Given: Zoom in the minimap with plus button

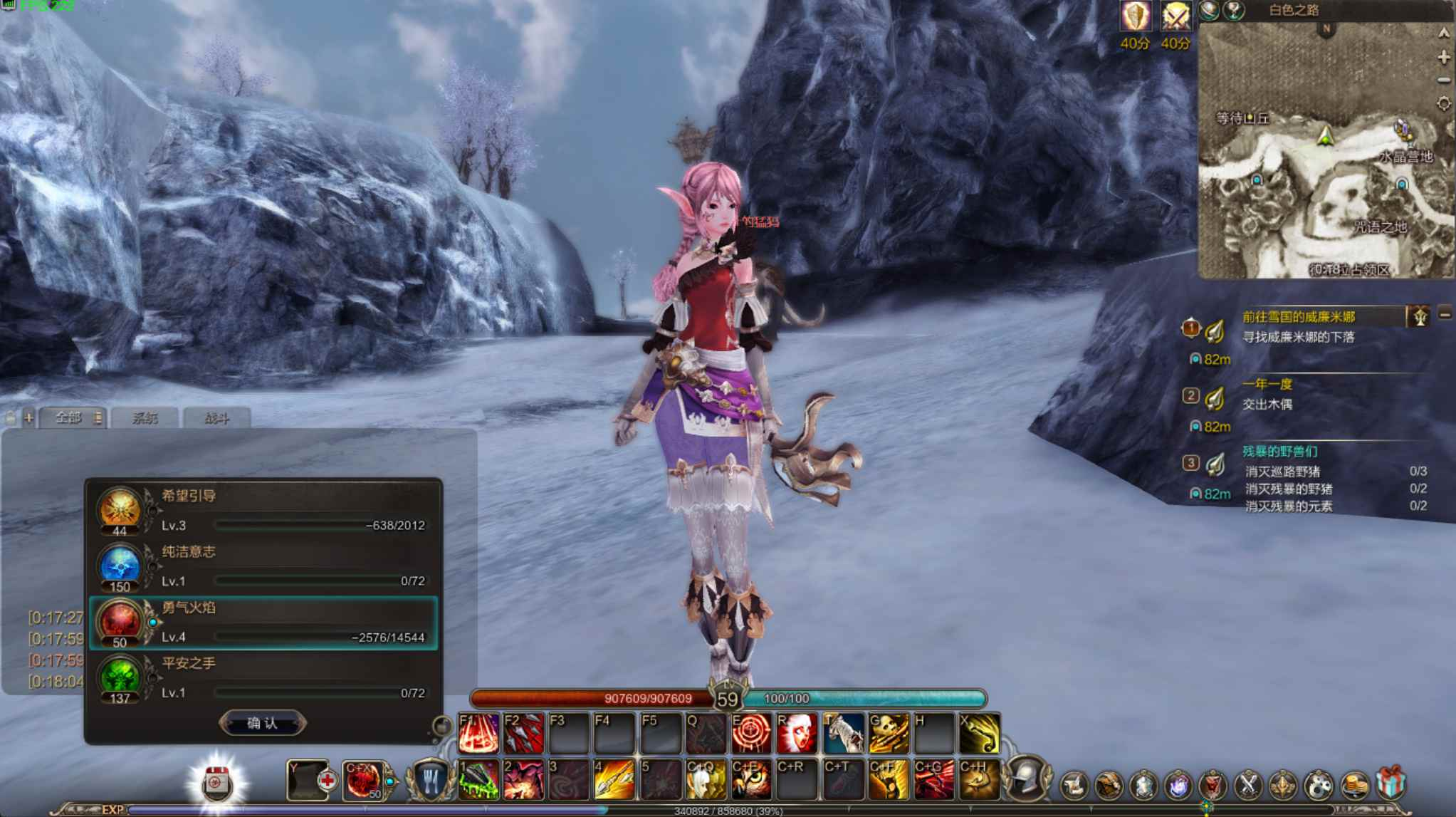Looking at the screenshot, I should [1444, 57].
